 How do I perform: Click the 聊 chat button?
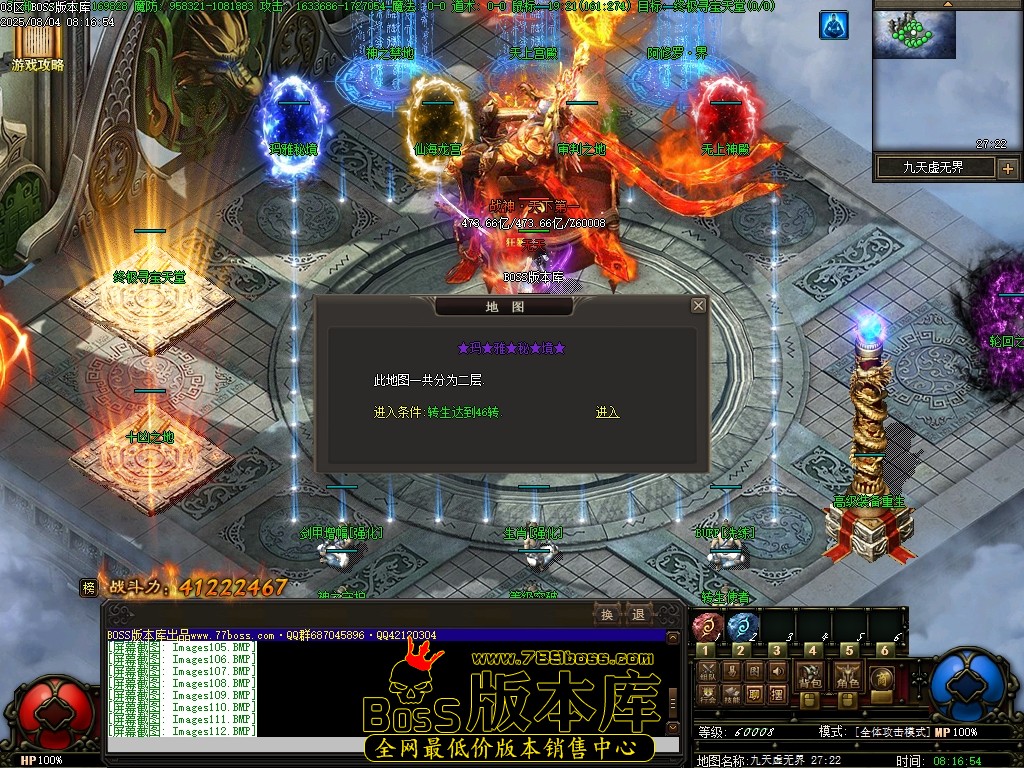[x=755, y=693]
